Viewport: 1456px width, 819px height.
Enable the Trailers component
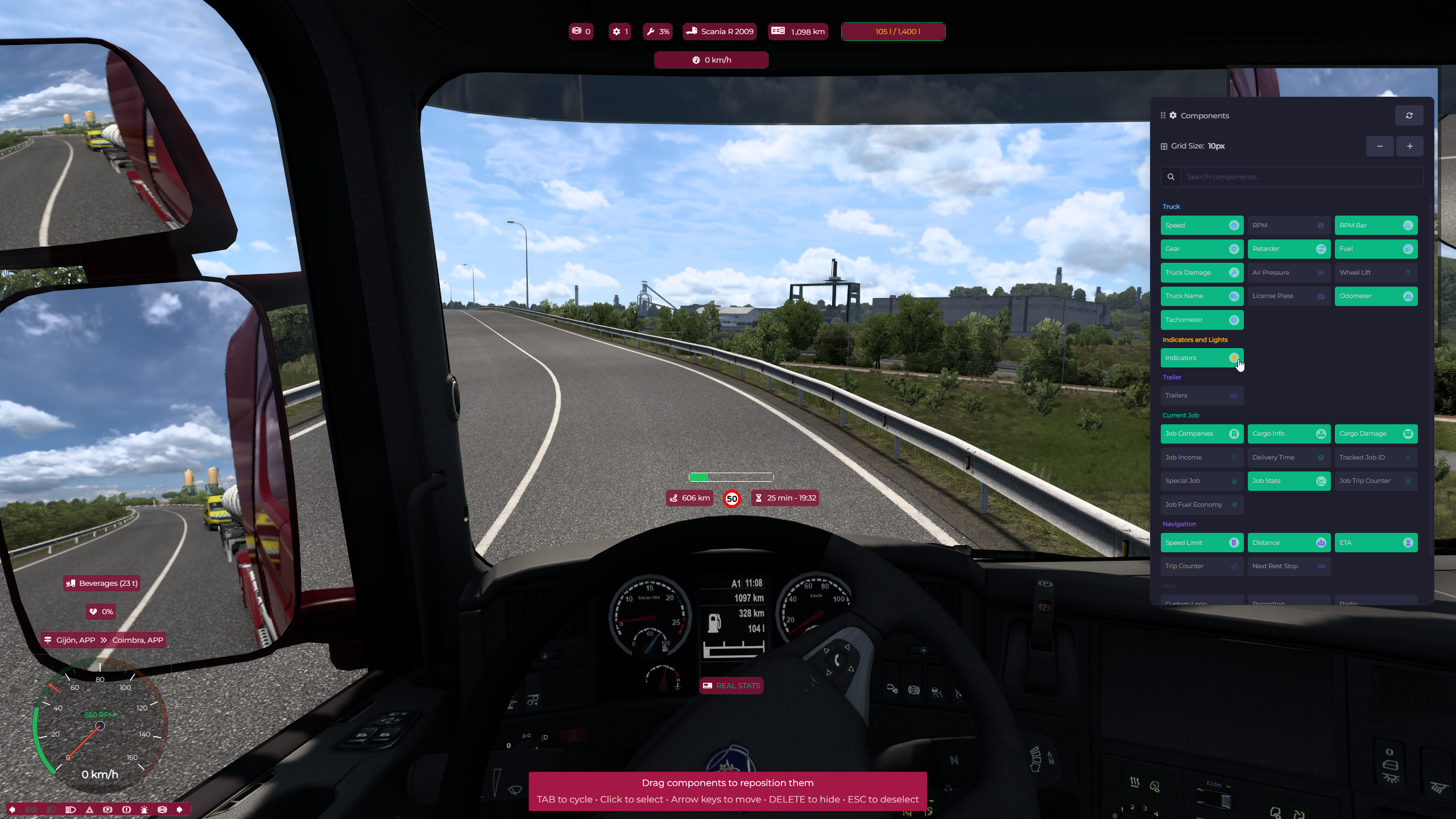[x=1201, y=395]
